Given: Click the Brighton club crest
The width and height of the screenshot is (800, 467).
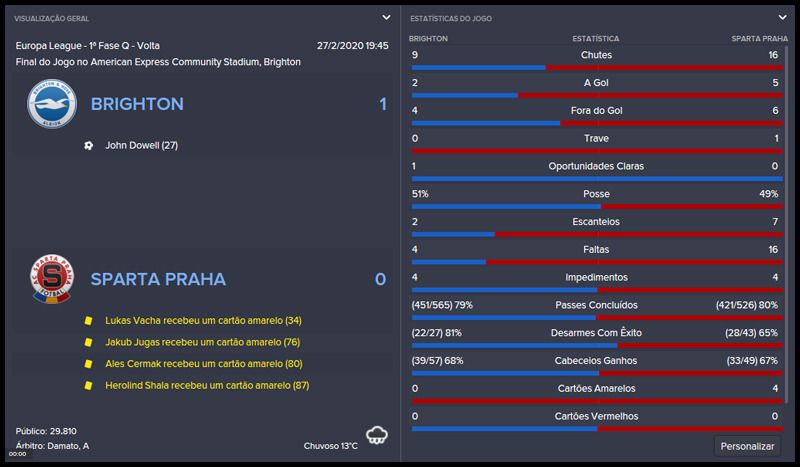Looking at the screenshot, I should [x=51, y=104].
